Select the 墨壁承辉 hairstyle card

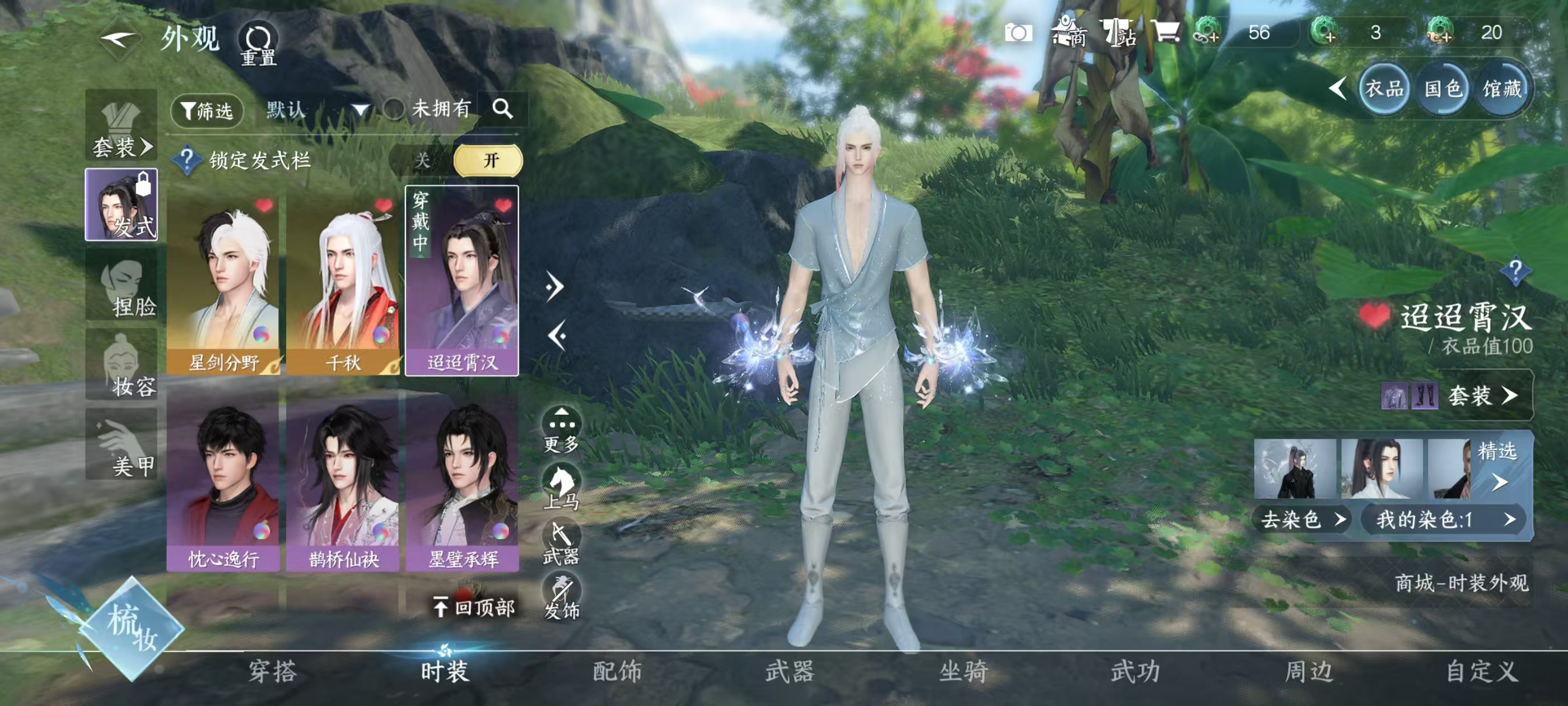(463, 481)
